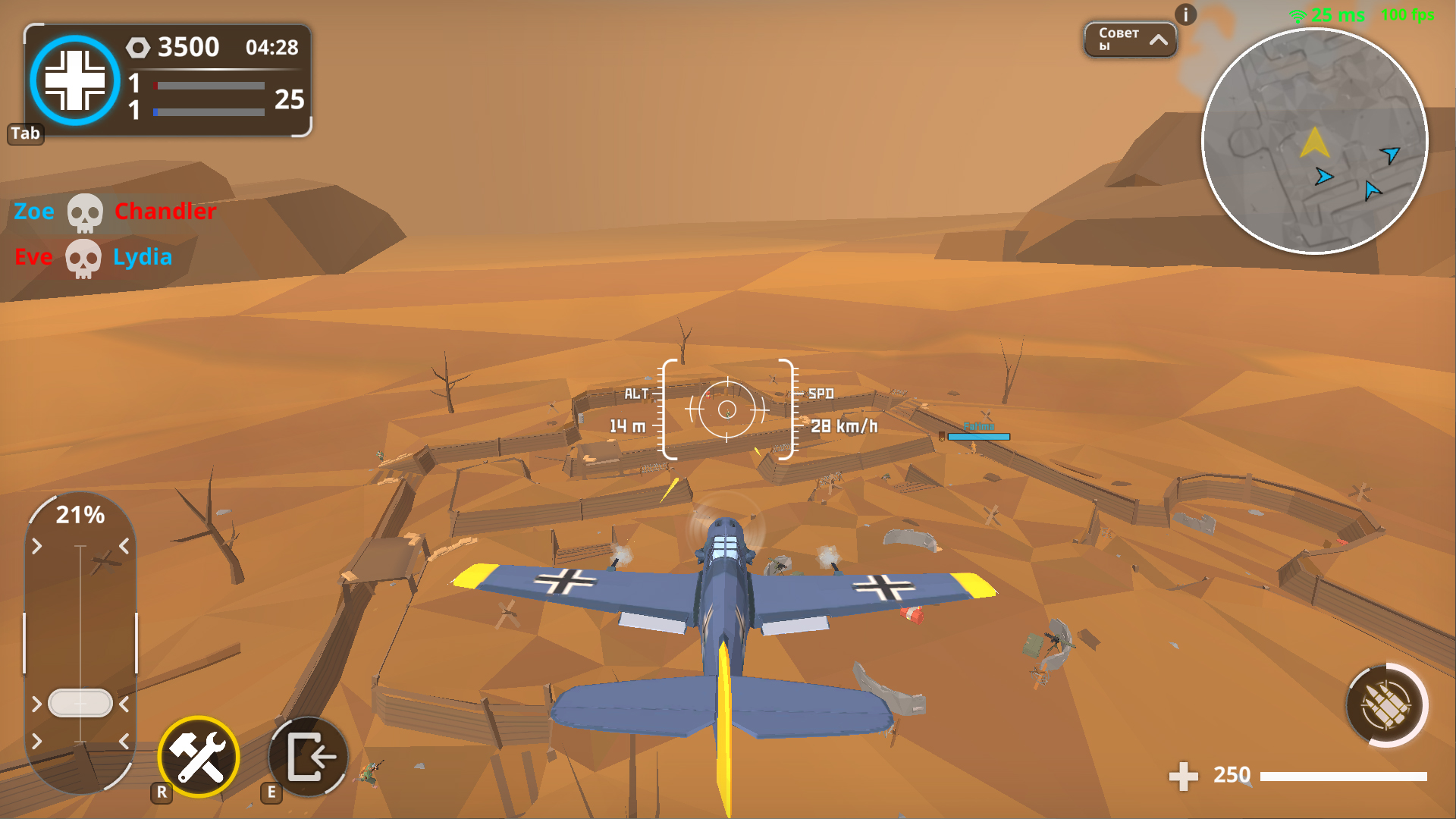Viewport: 1456px width, 819px height.
Task: Open the scoreboard via the Tab label
Action: [25, 133]
